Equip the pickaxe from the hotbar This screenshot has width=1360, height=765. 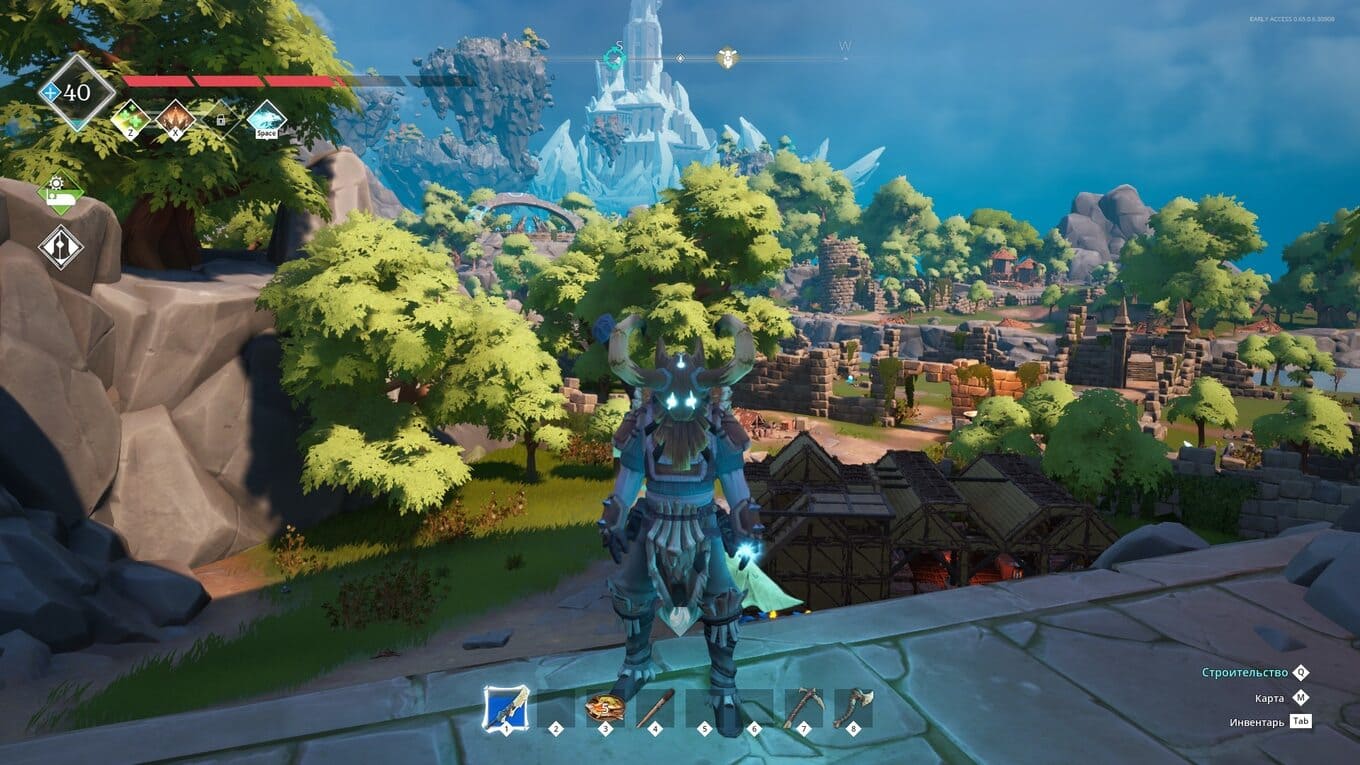coord(803,708)
